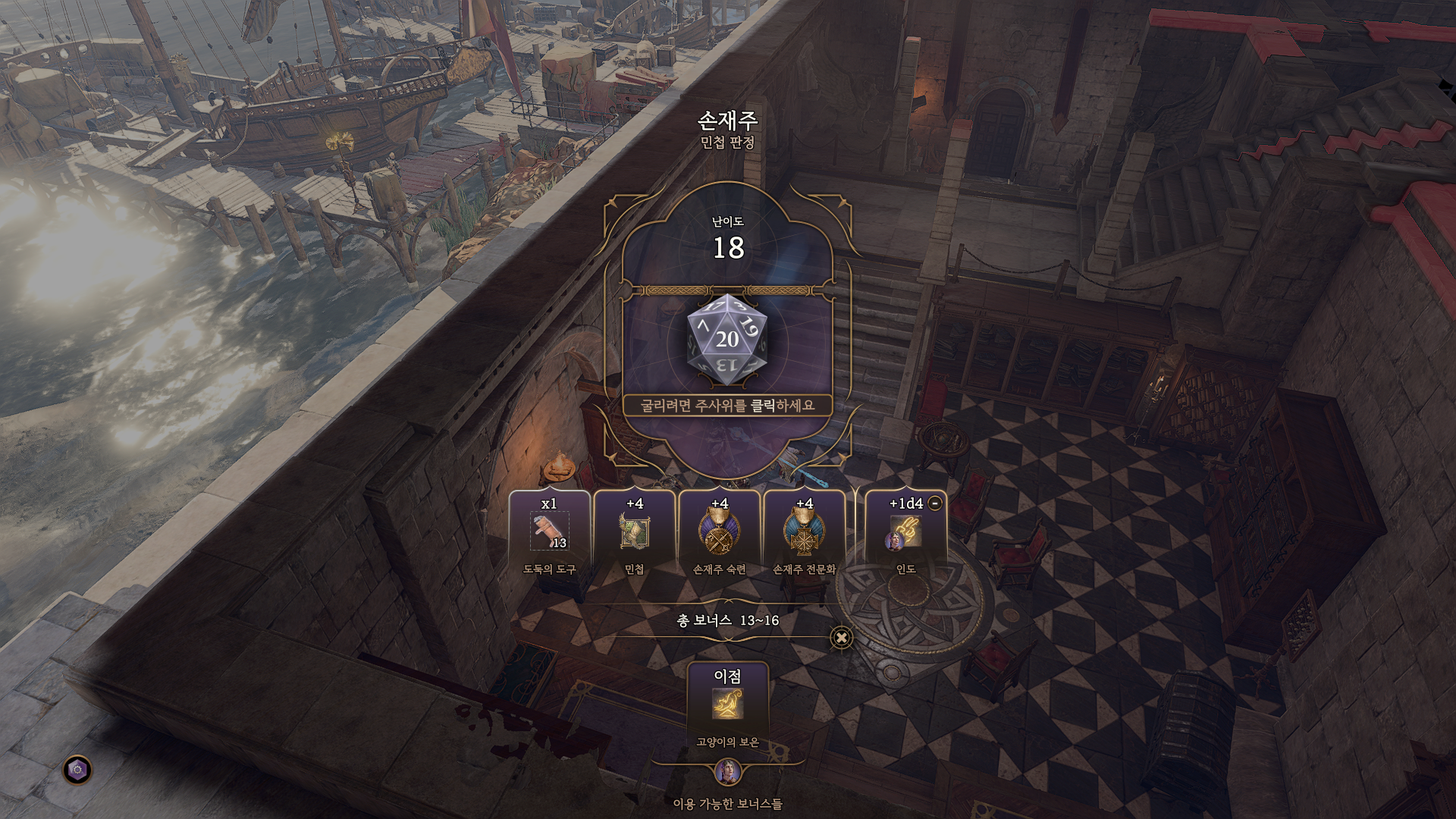This screenshot has width=1456, height=819.
Task: Open the purple hexagon button
Action: (77, 770)
